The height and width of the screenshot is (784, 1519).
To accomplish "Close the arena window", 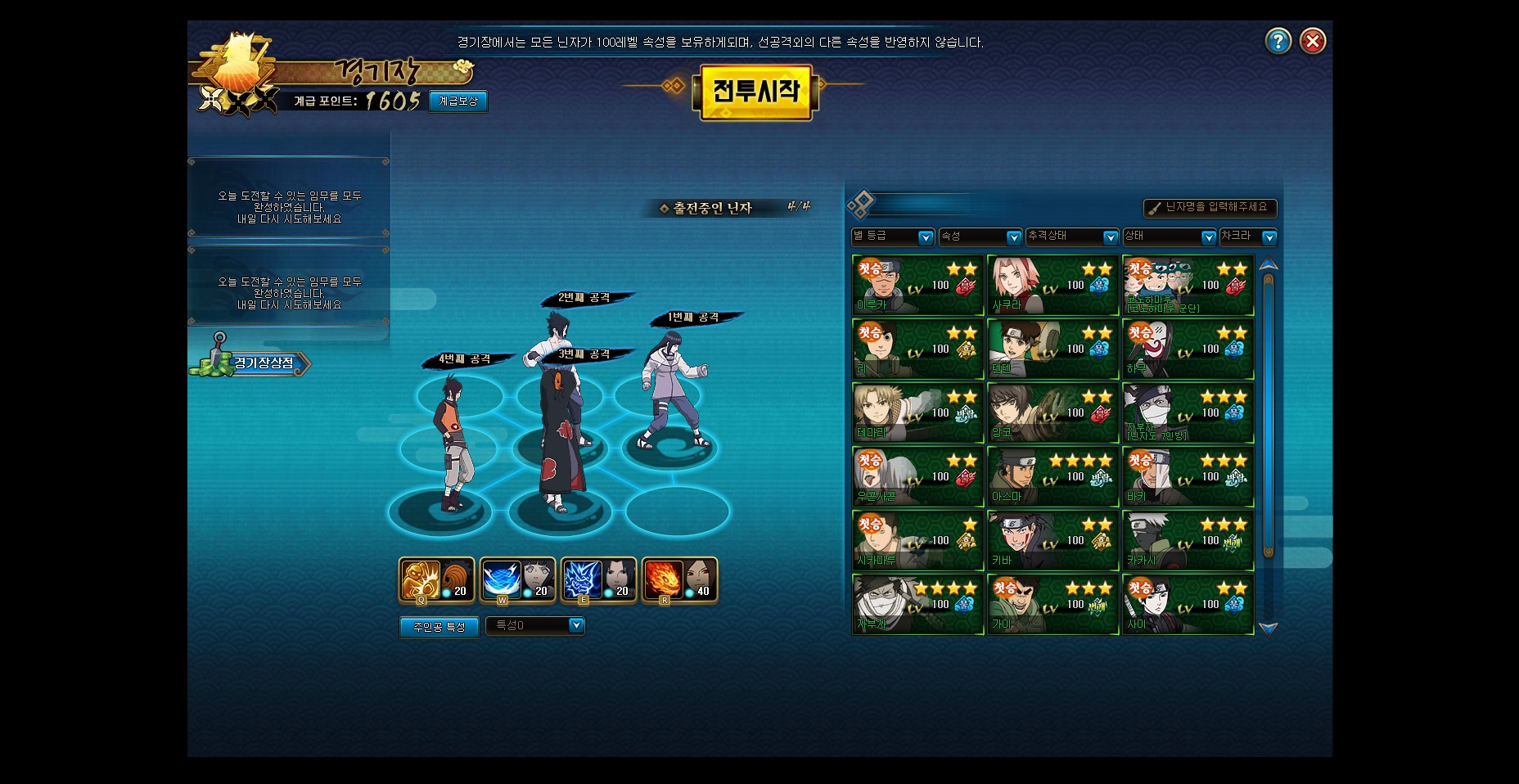I will pyautogui.click(x=1313, y=41).
